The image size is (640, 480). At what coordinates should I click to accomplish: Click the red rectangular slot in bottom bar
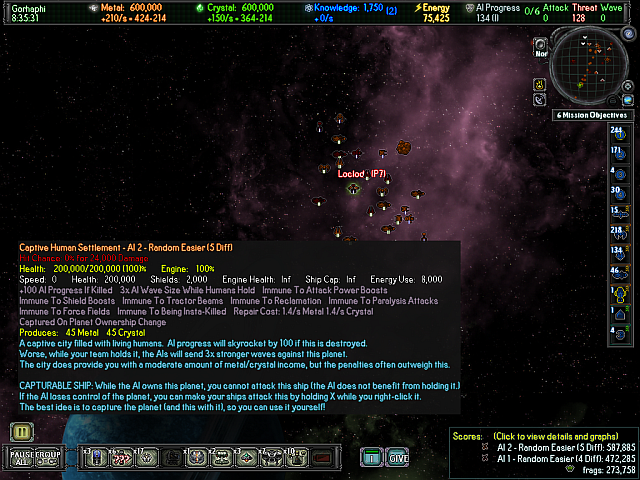[322, 458]
